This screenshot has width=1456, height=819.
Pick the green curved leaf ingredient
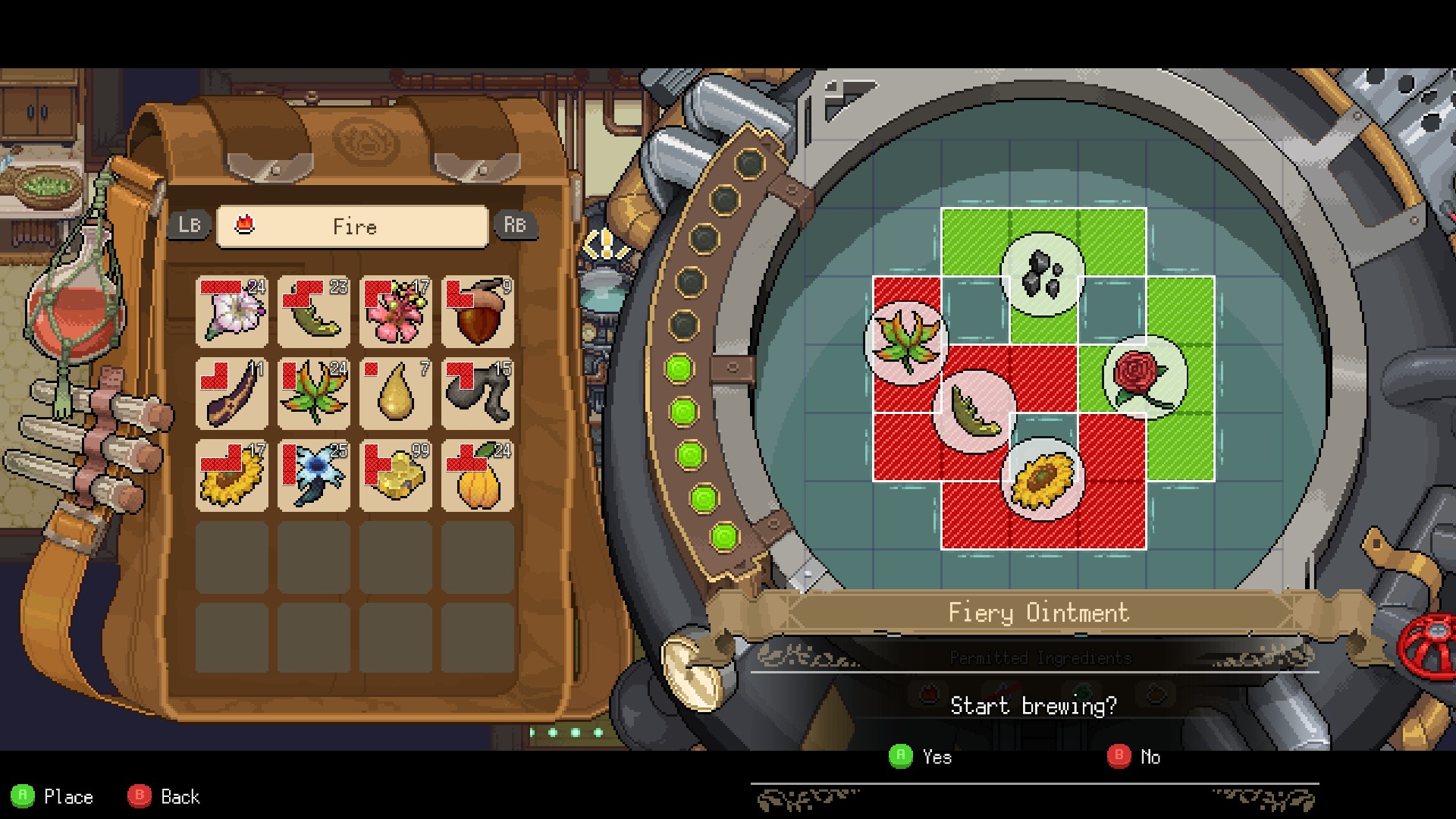pos(314,312)
